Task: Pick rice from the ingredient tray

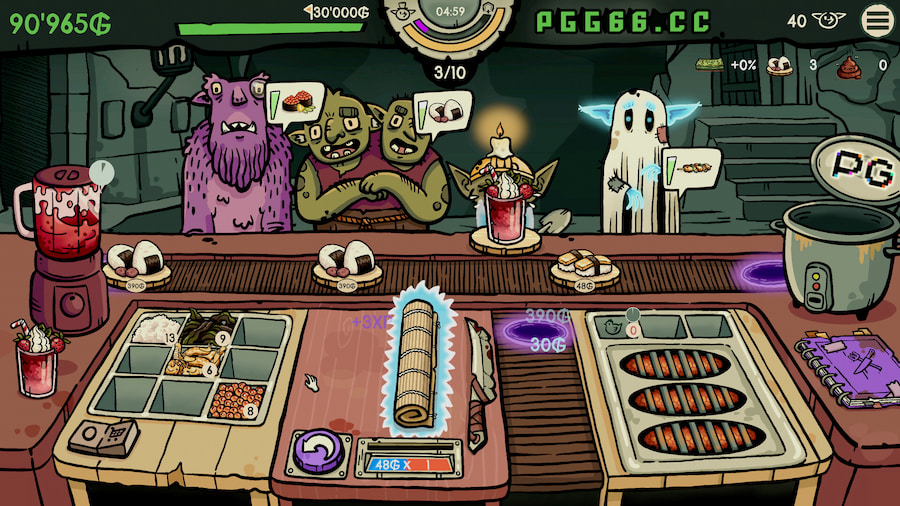Action: tap(154, 328)
